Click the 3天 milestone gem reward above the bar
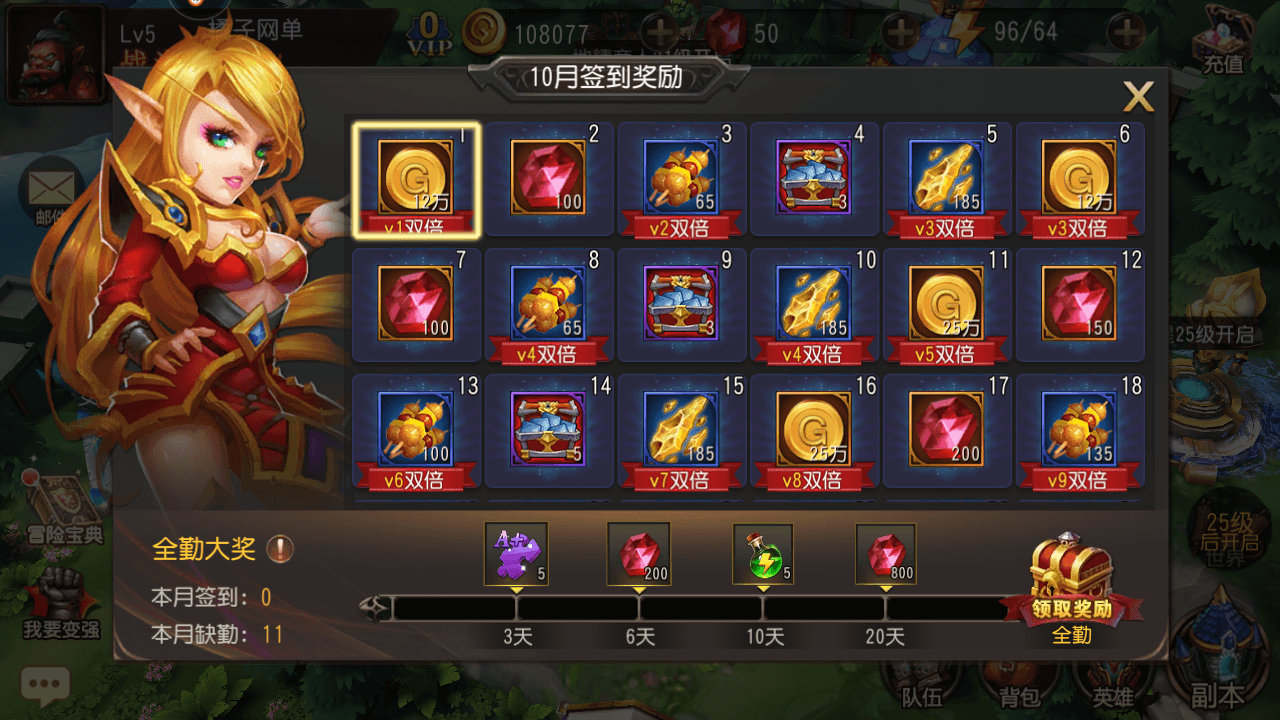 [516, 551]
